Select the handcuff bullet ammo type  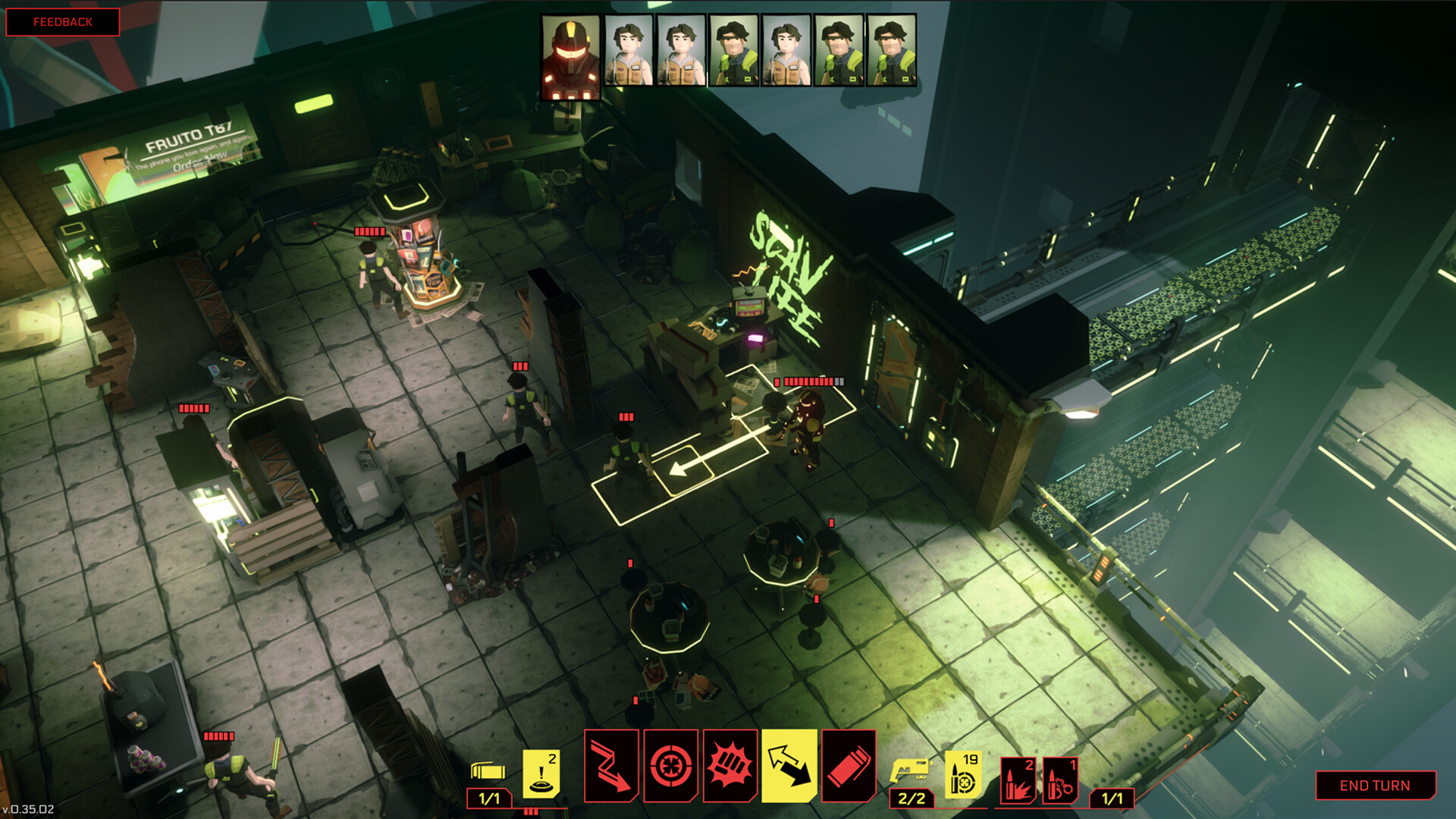[1060, 780]
